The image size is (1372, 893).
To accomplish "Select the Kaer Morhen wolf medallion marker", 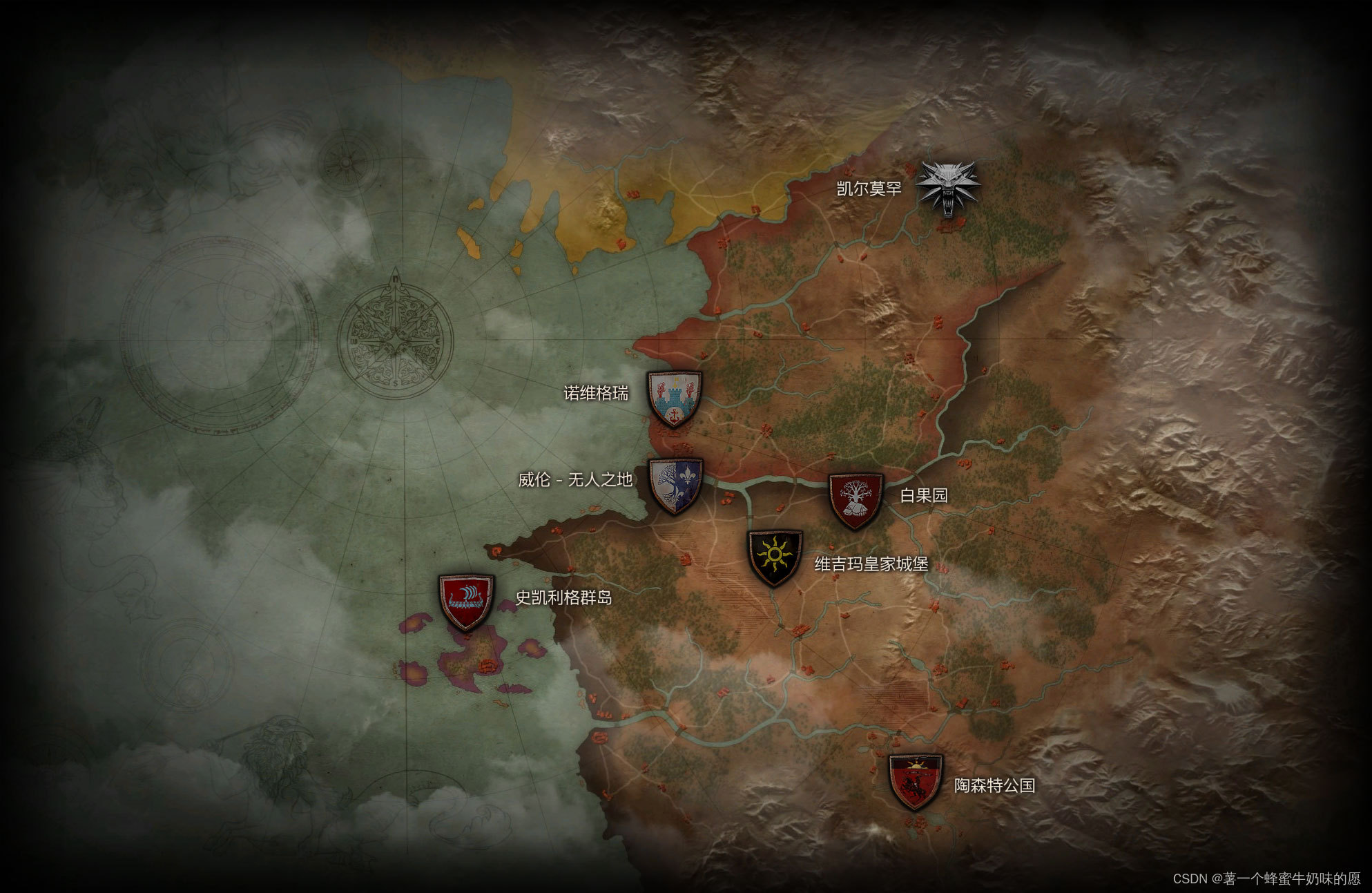I will (x=948, y=188).
